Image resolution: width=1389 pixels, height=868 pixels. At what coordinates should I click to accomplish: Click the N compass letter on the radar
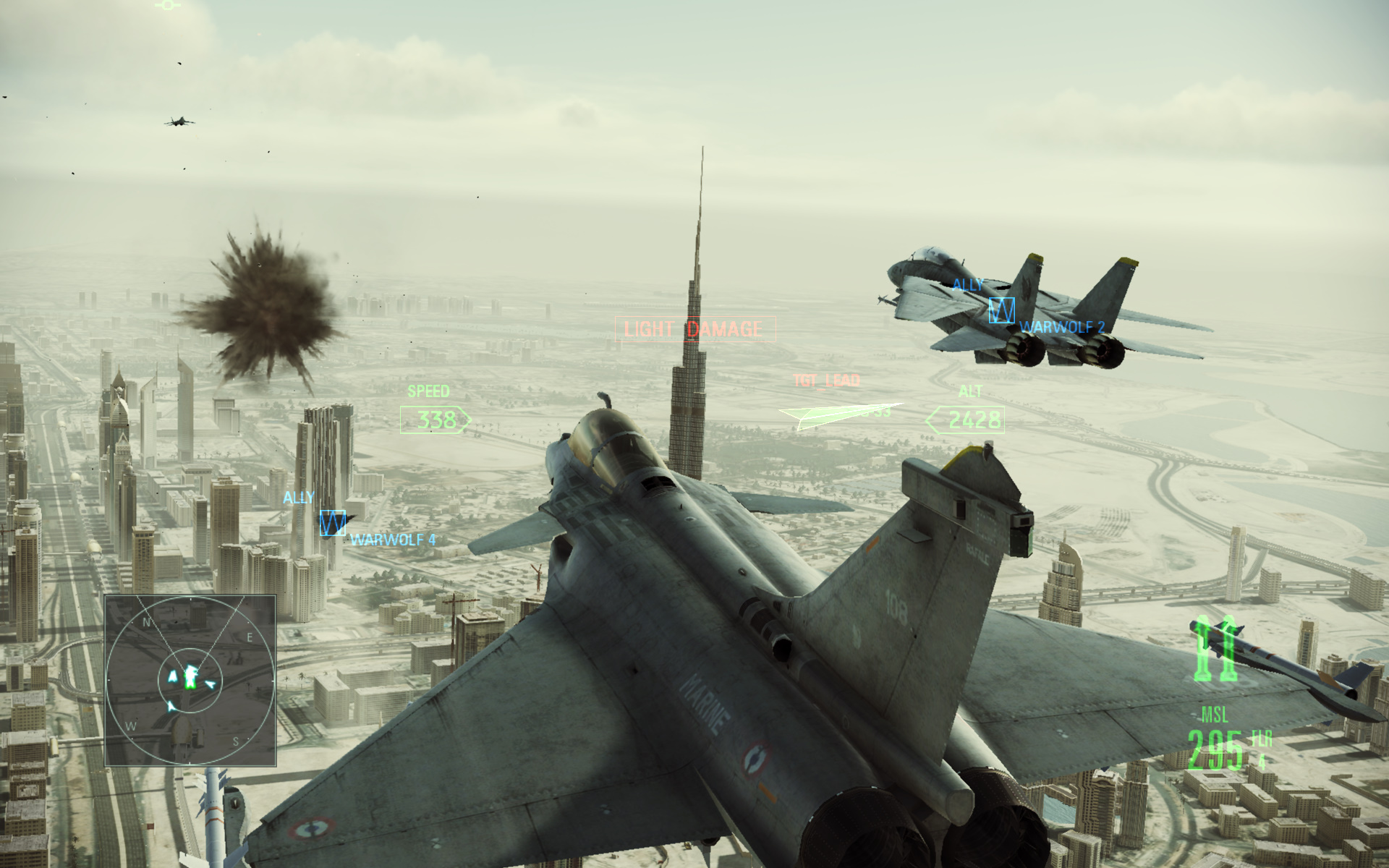[x=146, y=621]
